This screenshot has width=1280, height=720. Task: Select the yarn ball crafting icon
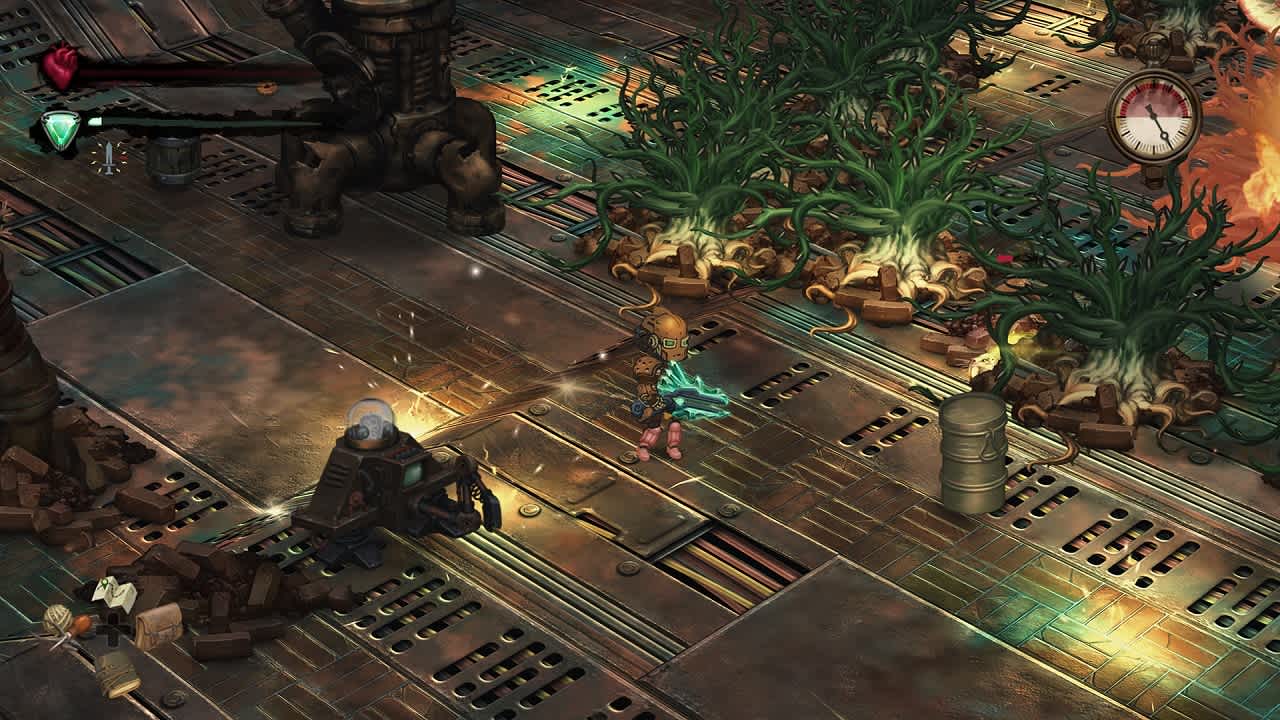(58, 620)
